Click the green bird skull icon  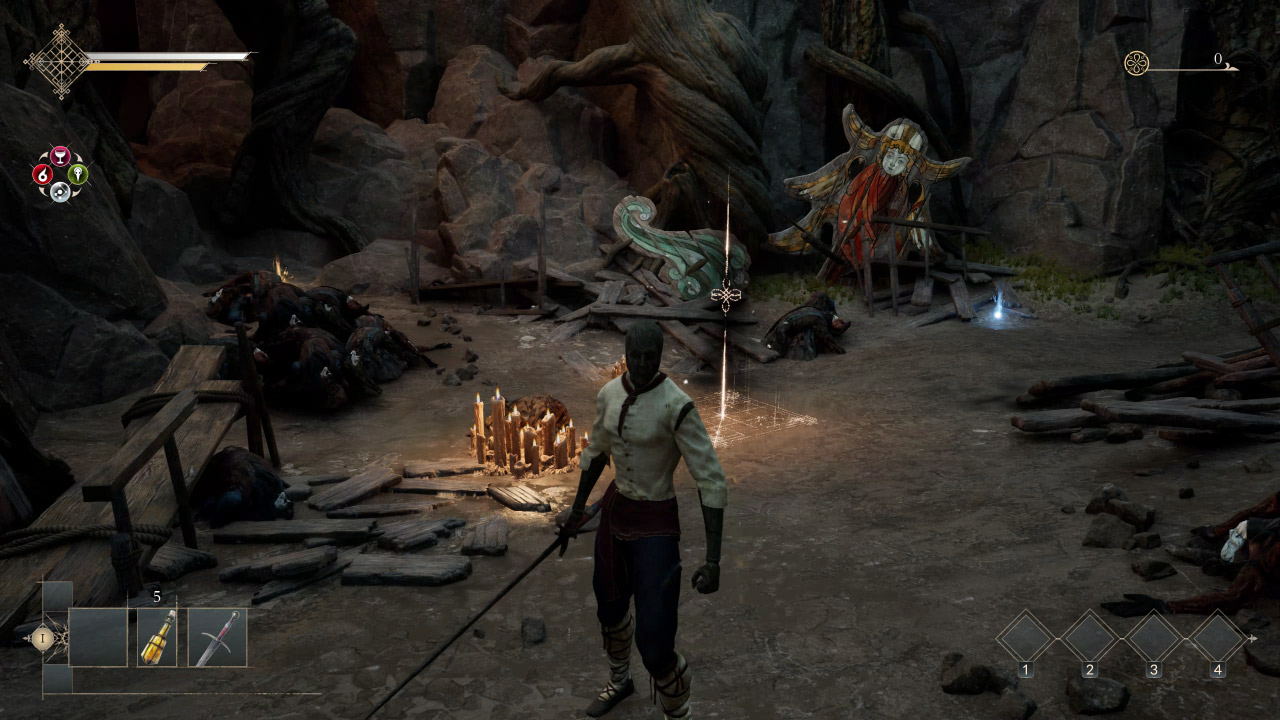78,174
